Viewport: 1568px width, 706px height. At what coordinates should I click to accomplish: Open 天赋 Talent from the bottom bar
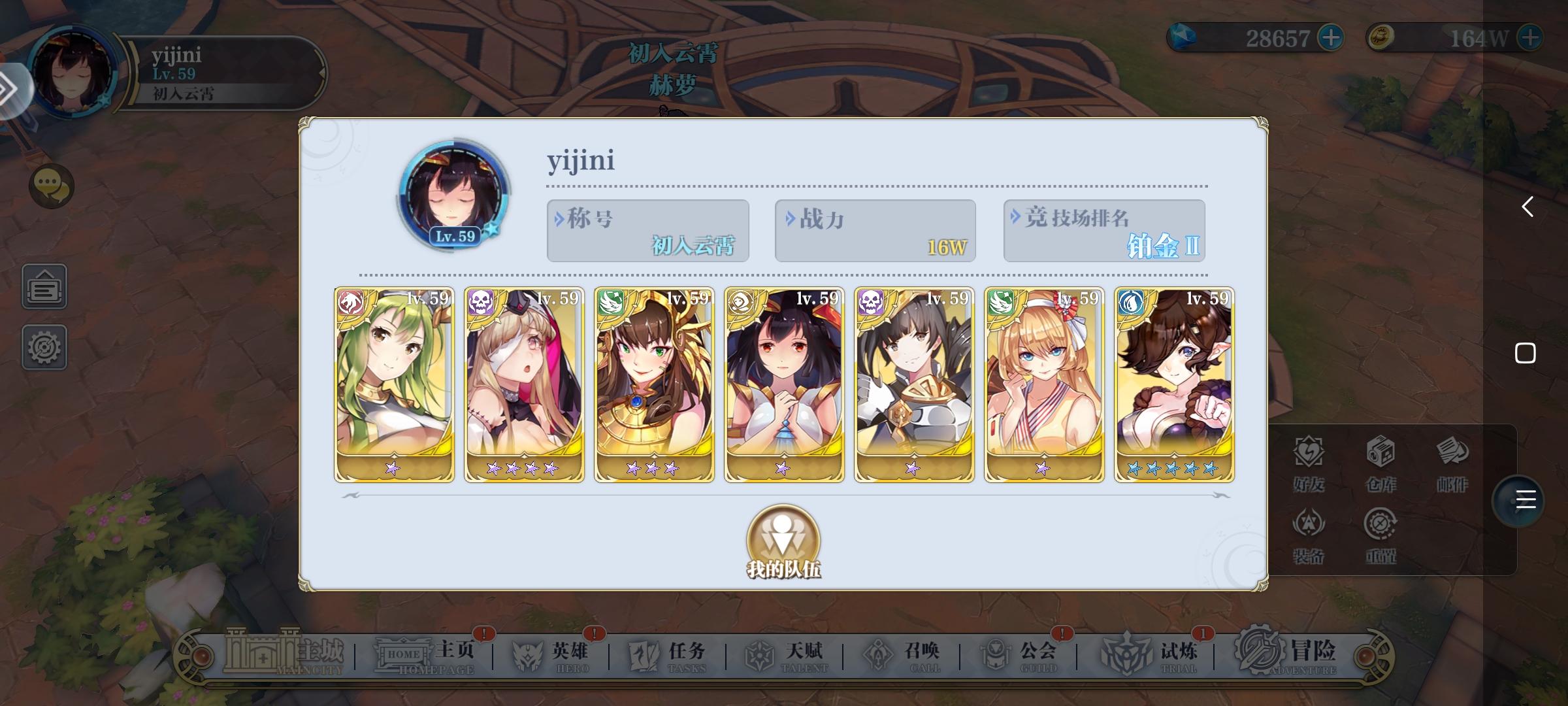coord(788,652)
